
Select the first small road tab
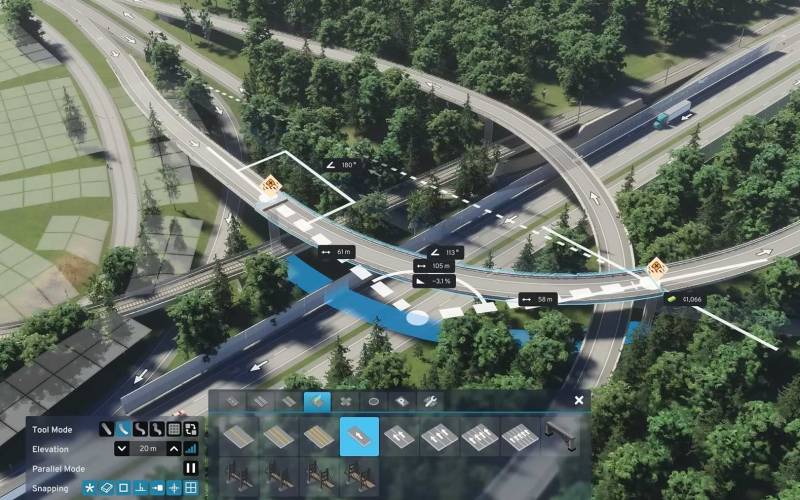click(x=232, y=401)
